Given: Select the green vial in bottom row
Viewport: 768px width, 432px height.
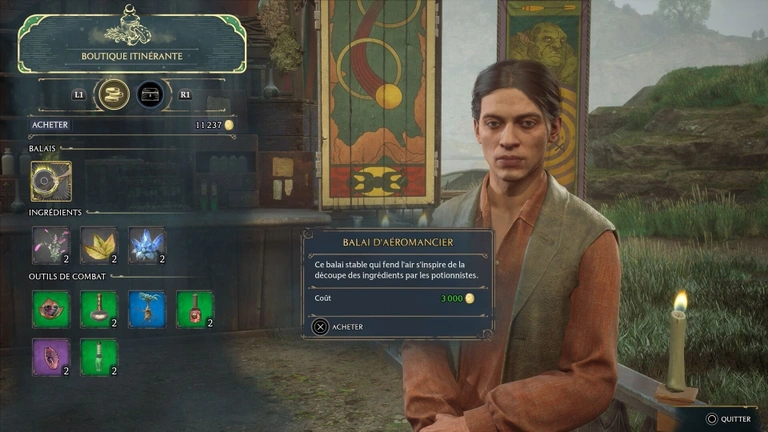Looking at the screenshot, I should [x=99, y=357].
